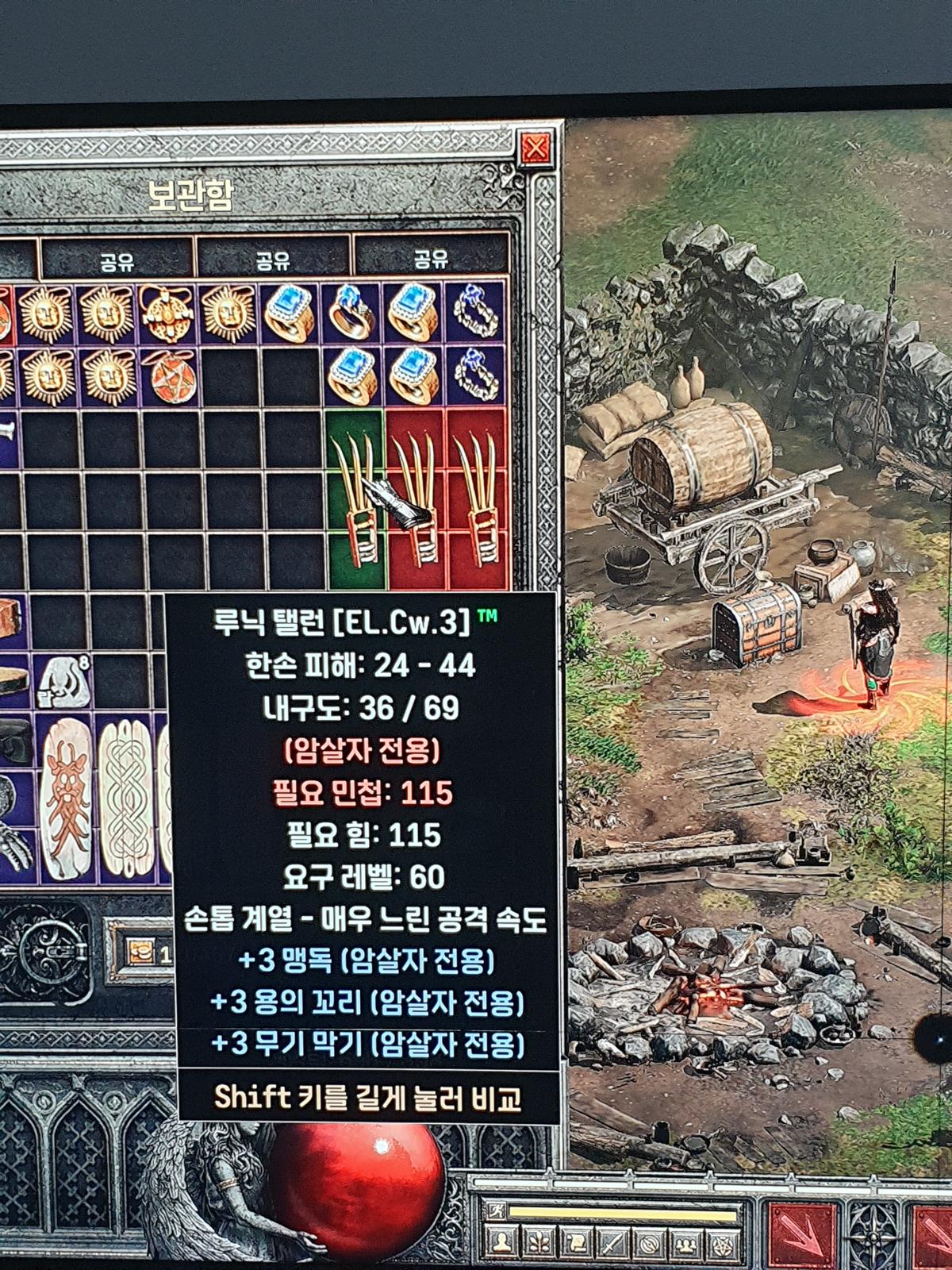
Task: Close the stash window
Action: [x=535, y=148]
